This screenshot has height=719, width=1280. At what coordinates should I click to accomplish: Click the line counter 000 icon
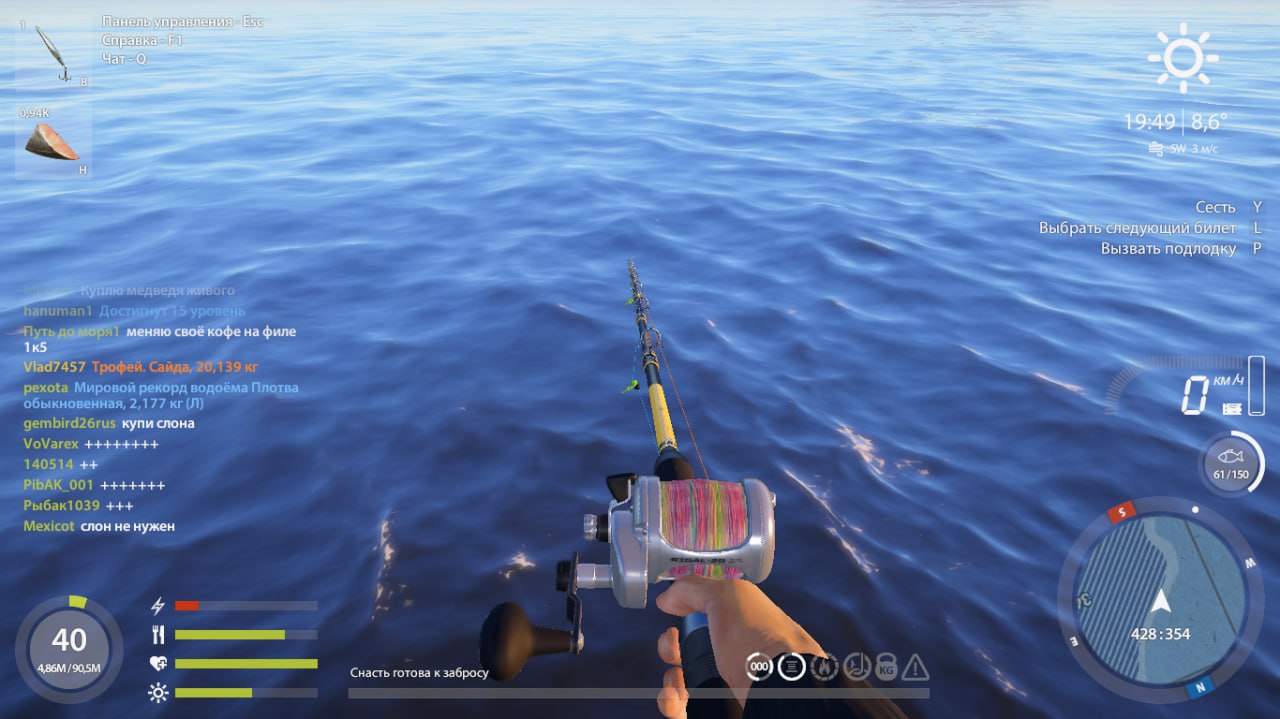pos(760,666)
